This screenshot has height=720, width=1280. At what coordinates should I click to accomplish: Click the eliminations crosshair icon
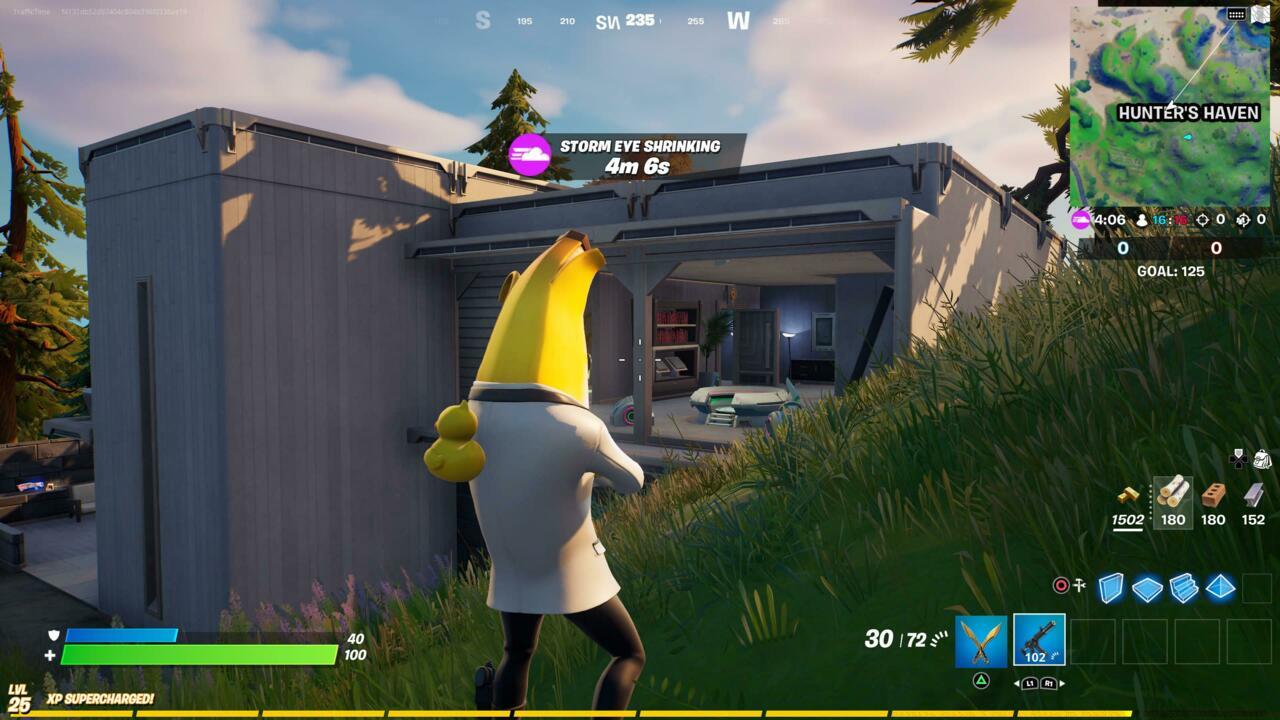(1202, 219)
